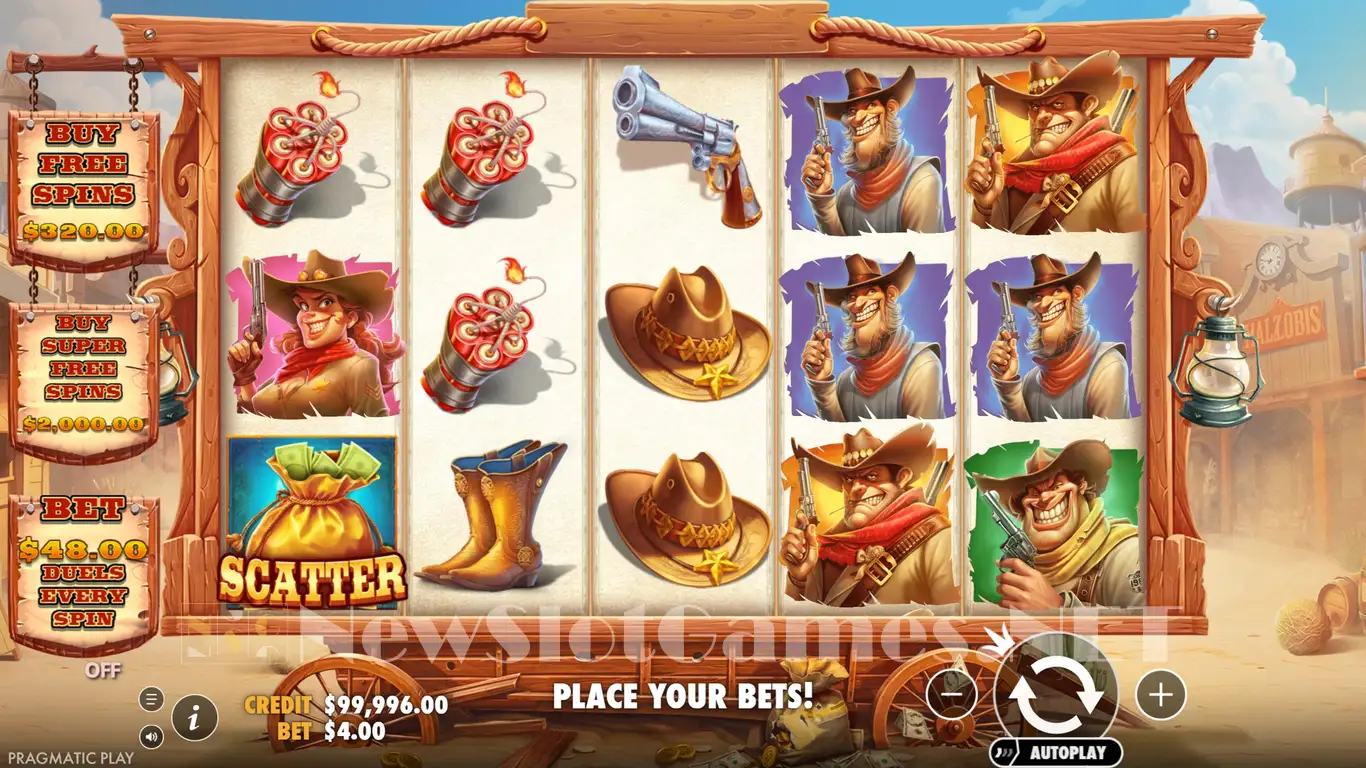This screenshot has height=768, width=1366.
Task: Open the hamburger menu icon
Action: coord(151,699)
